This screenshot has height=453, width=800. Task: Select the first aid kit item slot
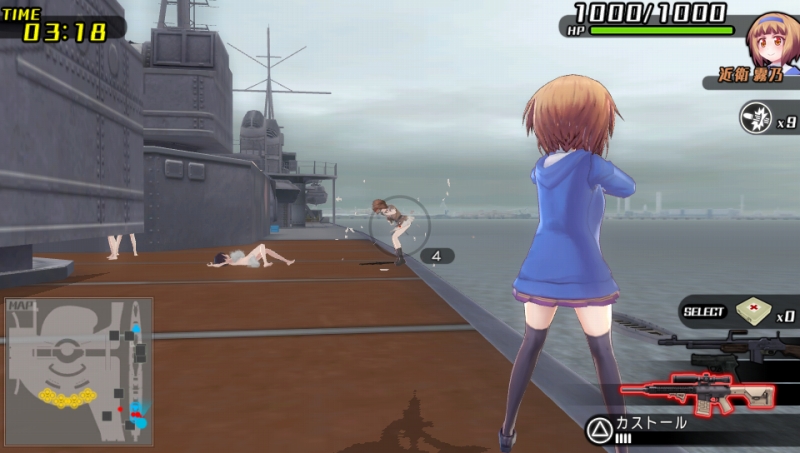[x=752, y=312]
